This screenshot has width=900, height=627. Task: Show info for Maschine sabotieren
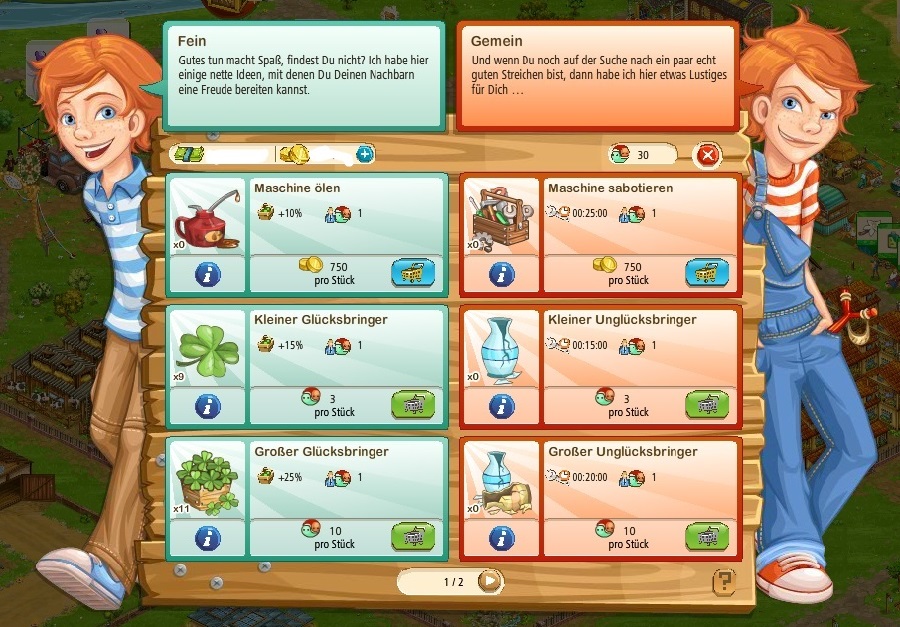coord(501,274)
